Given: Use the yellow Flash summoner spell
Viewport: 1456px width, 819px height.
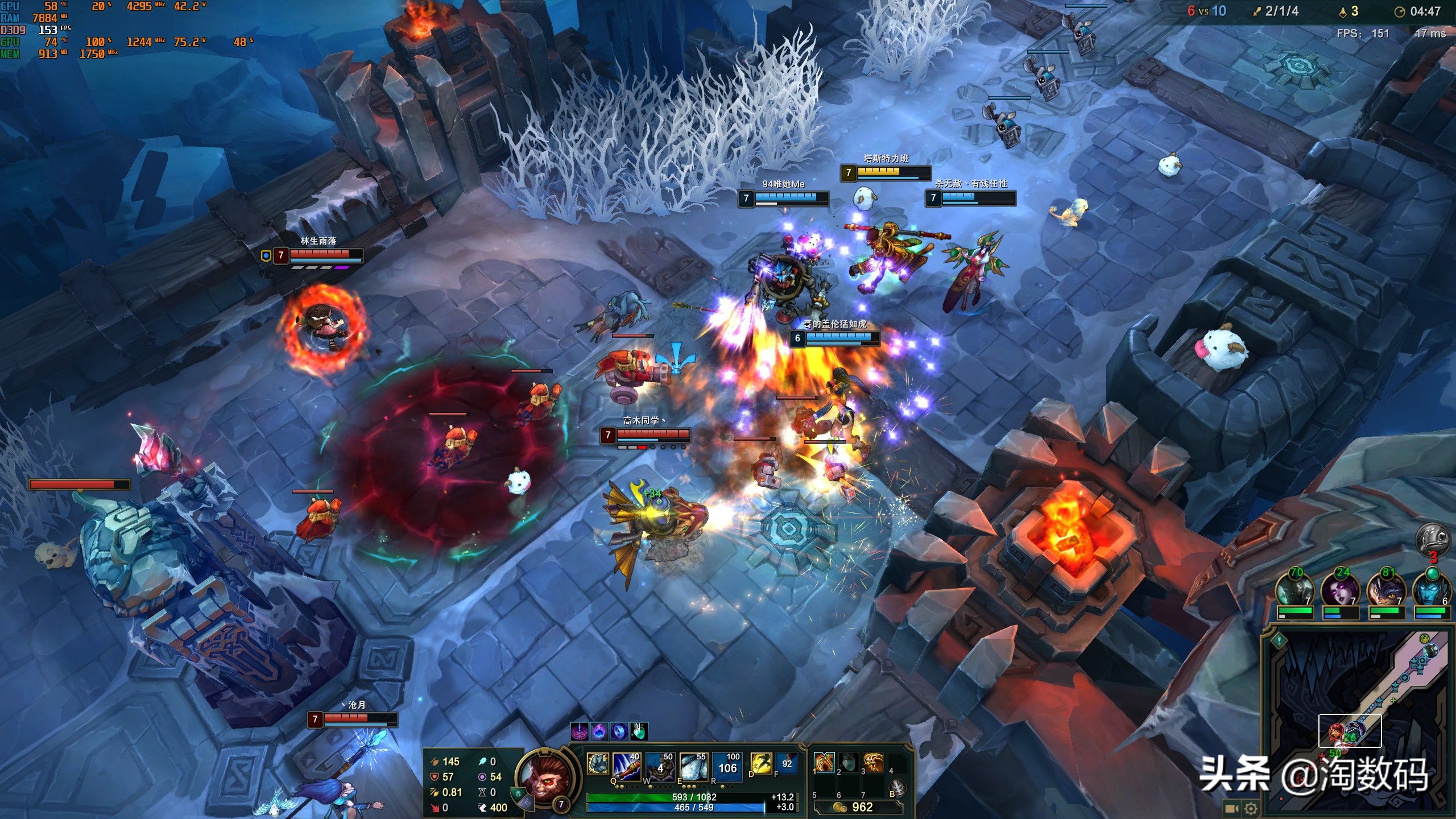Looking at the screenshot, I should (760, 764).
